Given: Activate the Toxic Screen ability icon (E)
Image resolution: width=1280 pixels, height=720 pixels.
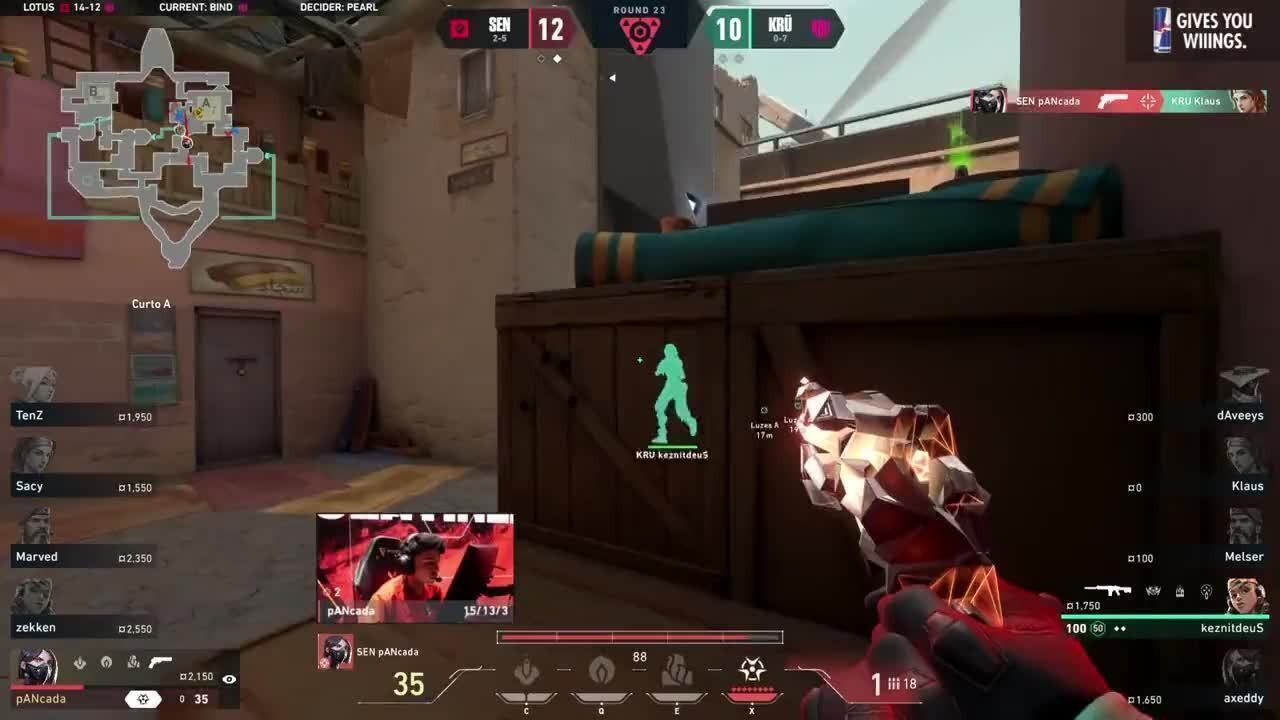Looking at the screenshot, I should (x=677, y=672).
